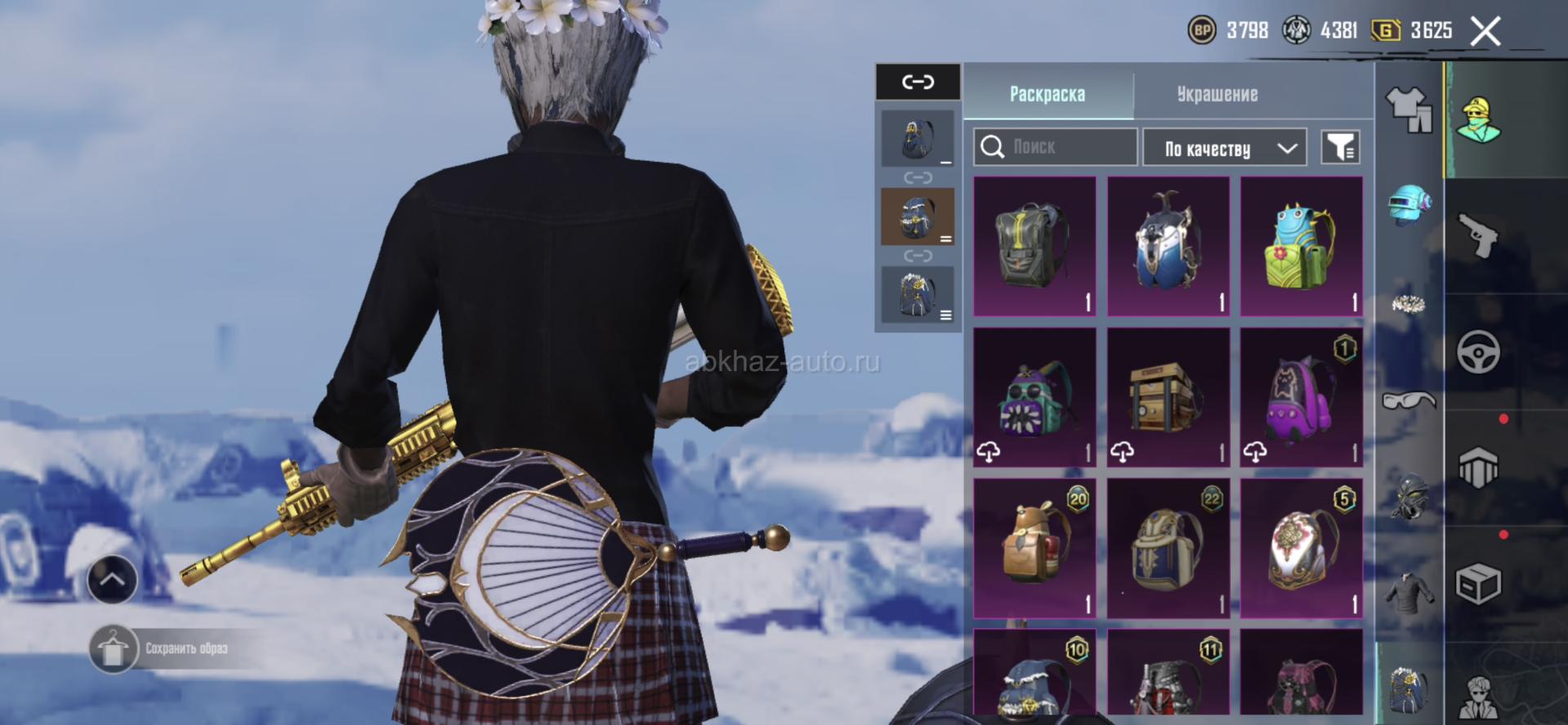Switch to the pistol weapons section
This screenshot has width=1568, height=725.
[1479, 236]
